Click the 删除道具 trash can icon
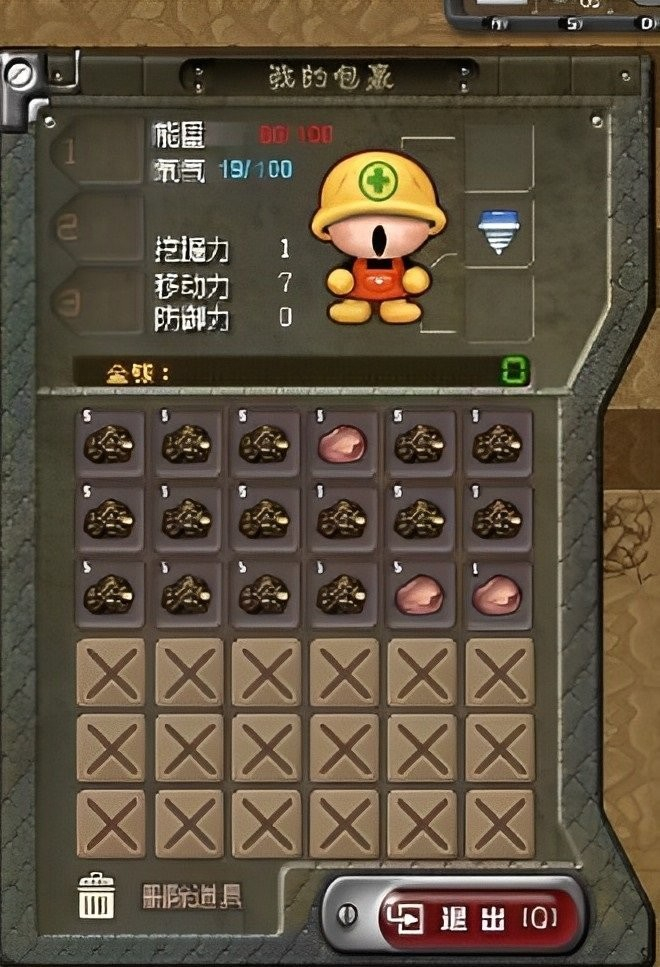Image resolution: width=660 pixels, height=967 pixels. click(98, 894)
